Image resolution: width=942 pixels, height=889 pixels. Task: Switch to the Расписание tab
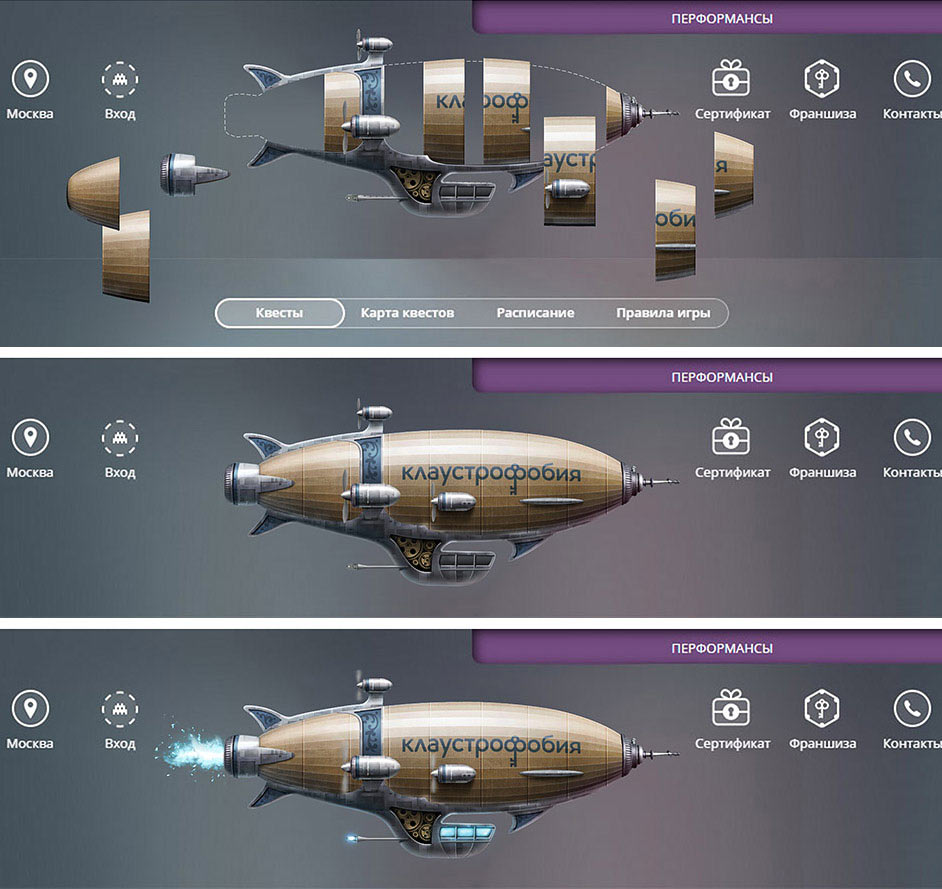535,313
